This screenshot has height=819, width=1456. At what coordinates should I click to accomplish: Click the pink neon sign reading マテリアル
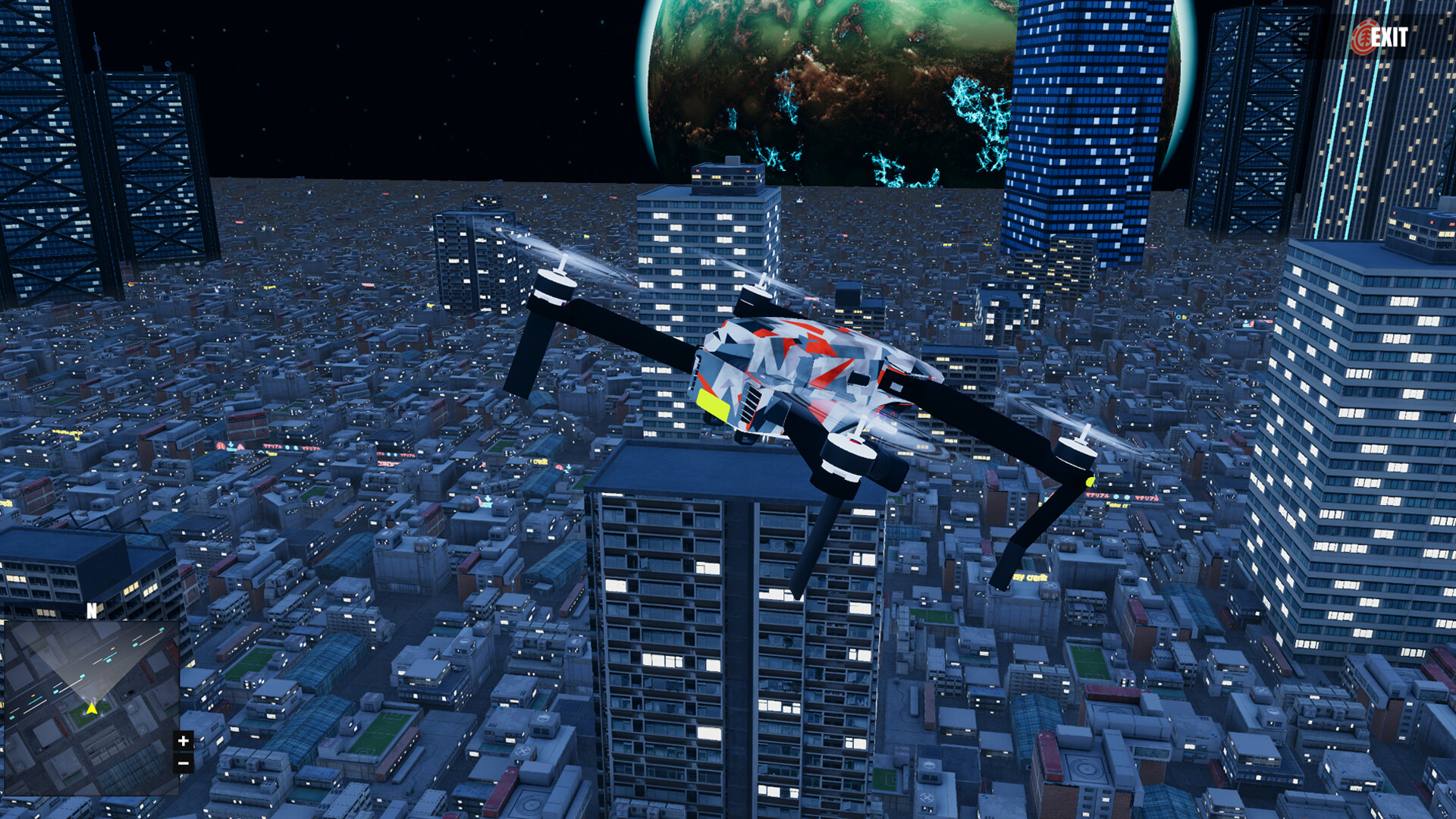(1097, 496)
